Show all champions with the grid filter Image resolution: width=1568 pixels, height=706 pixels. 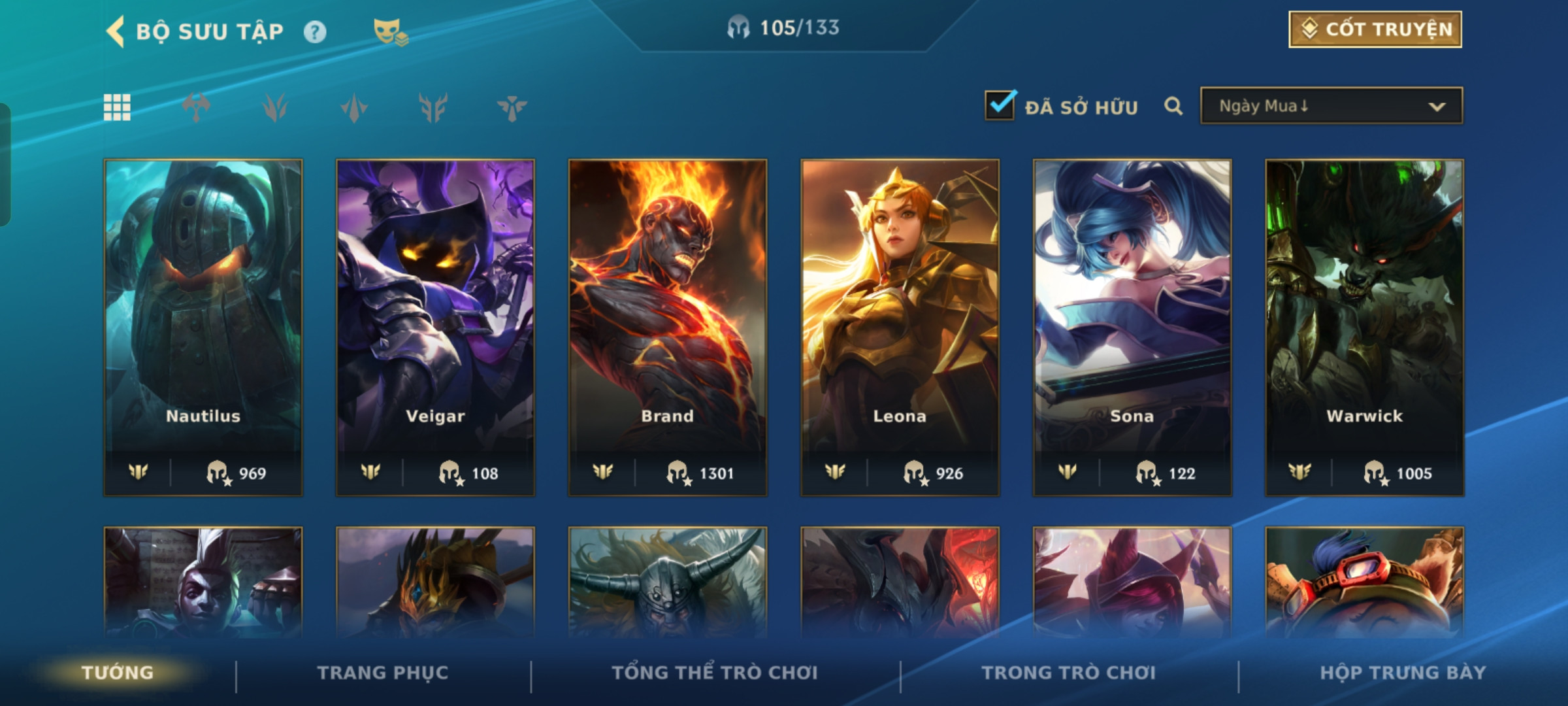point(117,107)
